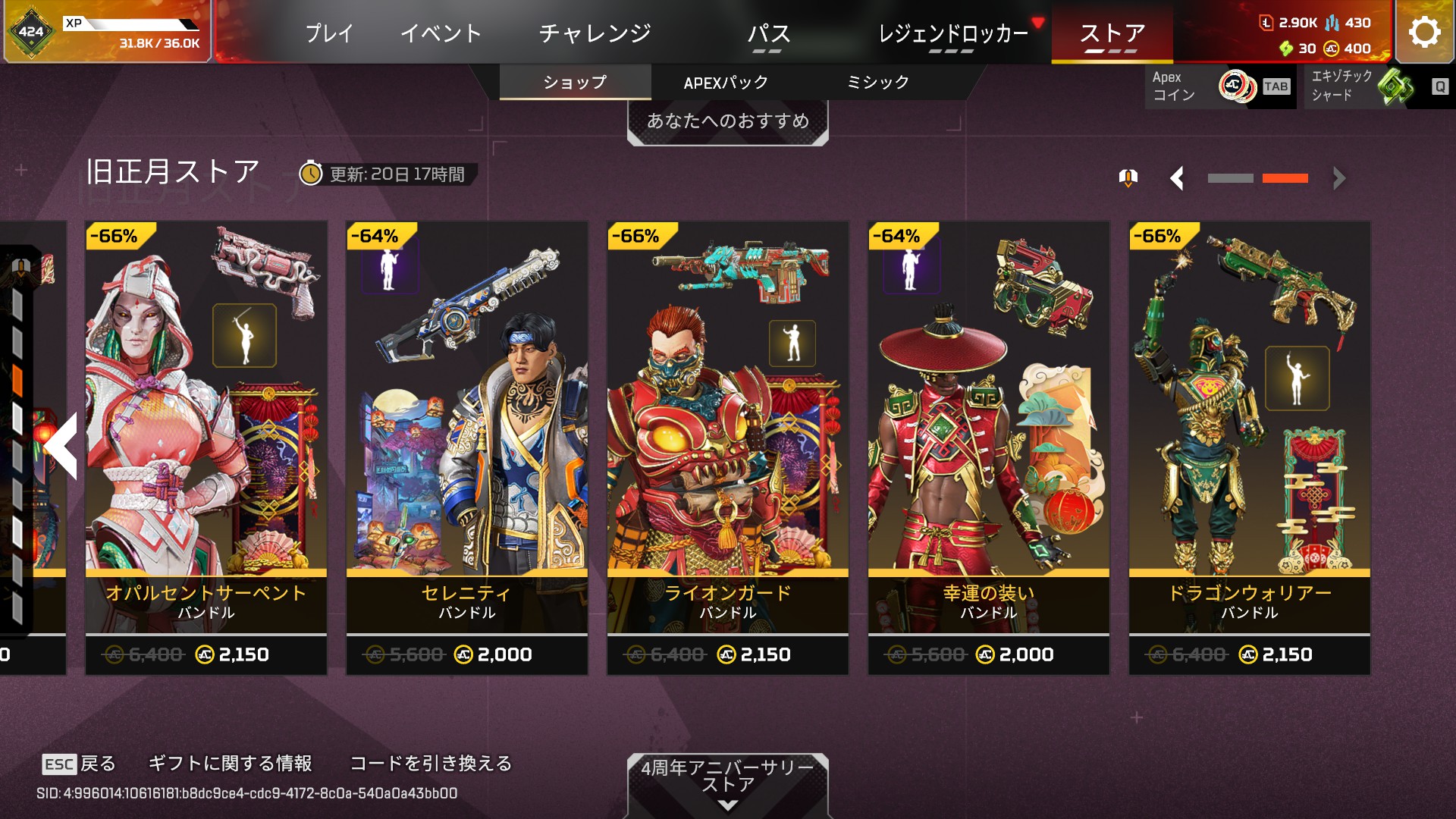This screenshot has height=819, width=1456.
Task: Select the オパルセントサーペント bundle
Action: (x=206, y=447)
